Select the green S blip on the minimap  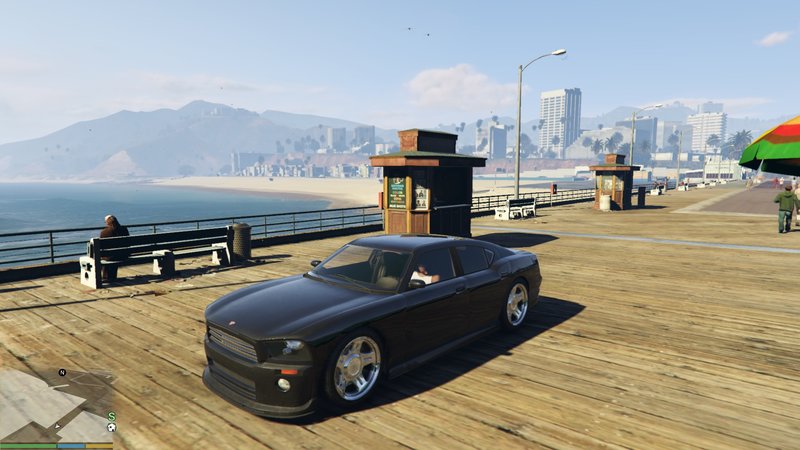[x=112, y=416]
